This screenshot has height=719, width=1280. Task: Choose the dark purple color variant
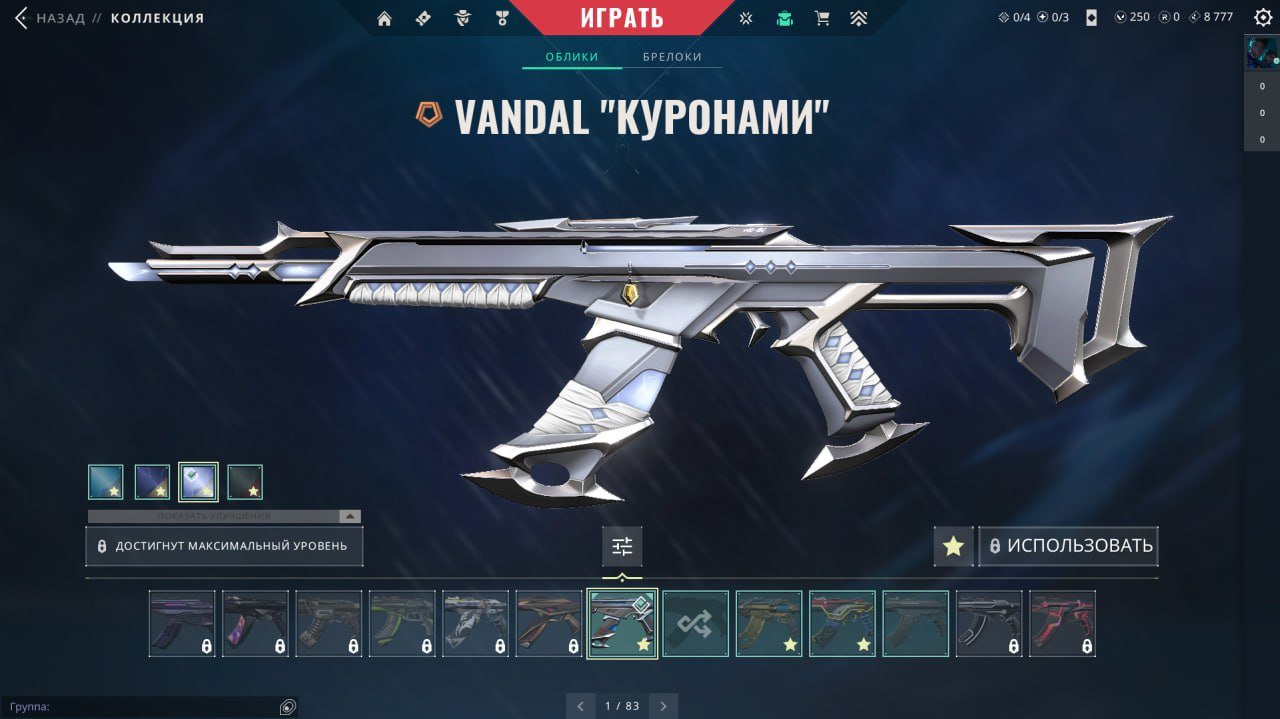click(152, 482)
